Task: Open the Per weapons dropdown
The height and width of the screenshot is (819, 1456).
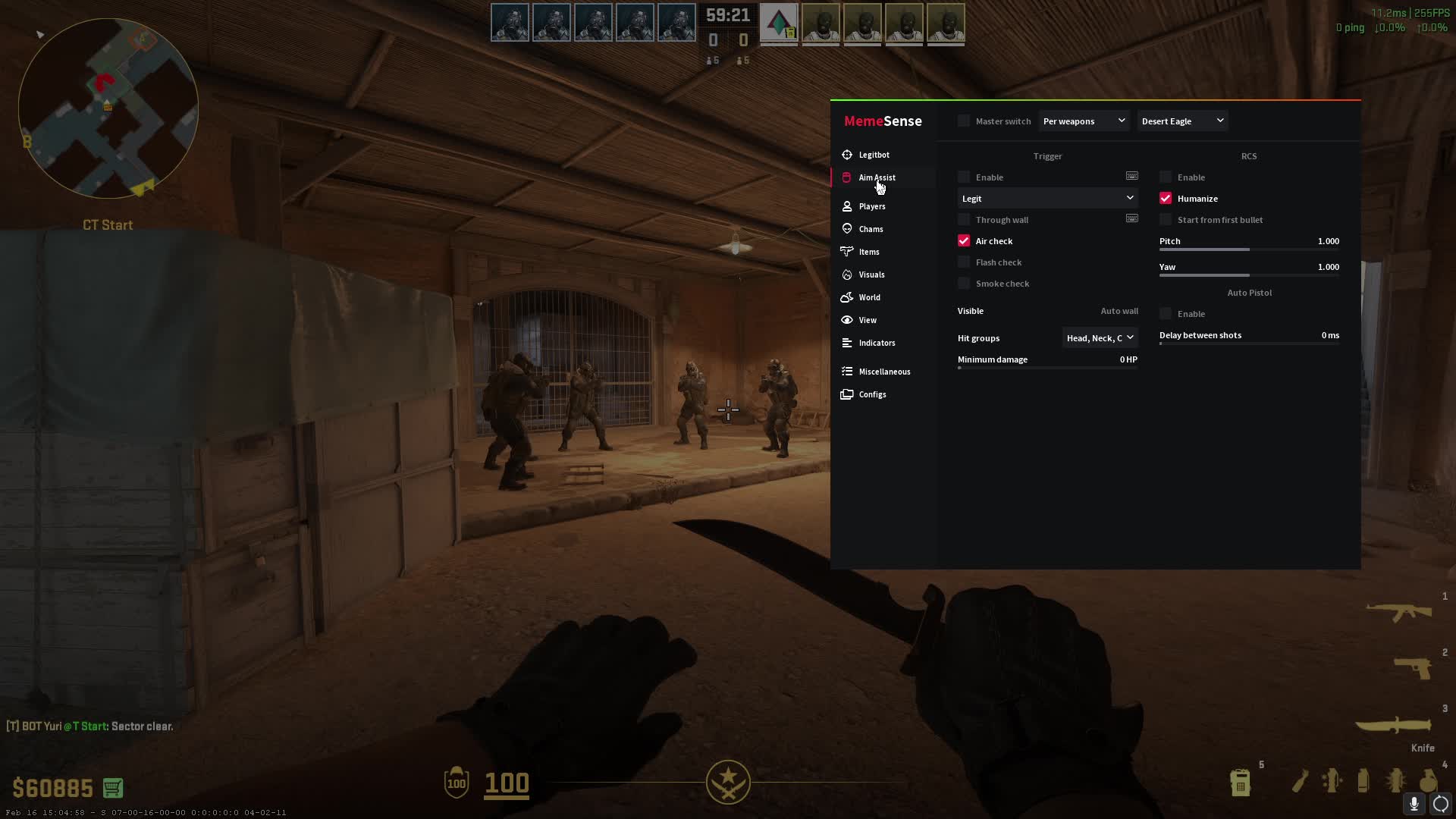Action: click(x=1084, y=121)
